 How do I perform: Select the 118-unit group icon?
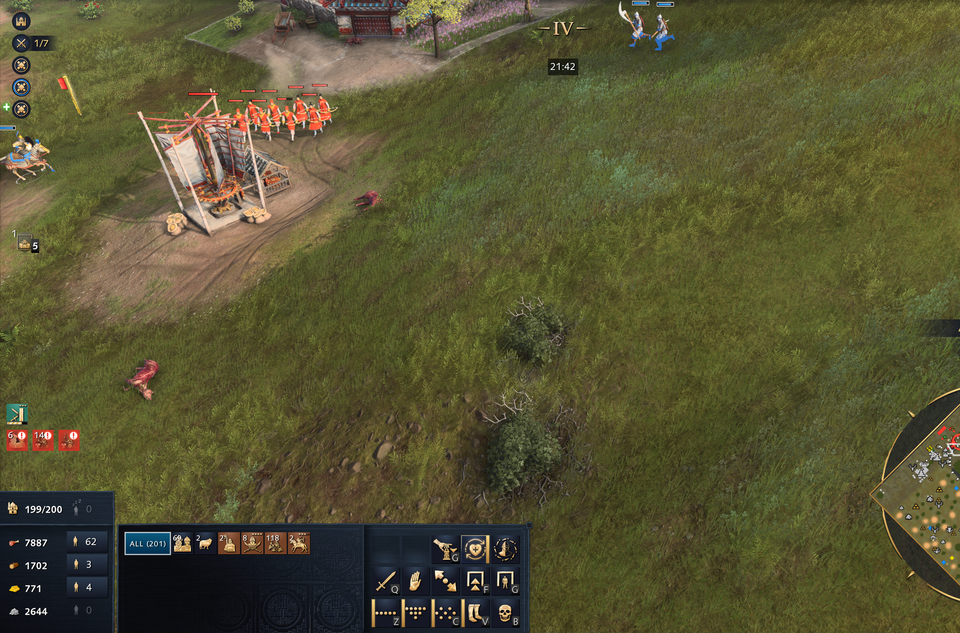275,543
